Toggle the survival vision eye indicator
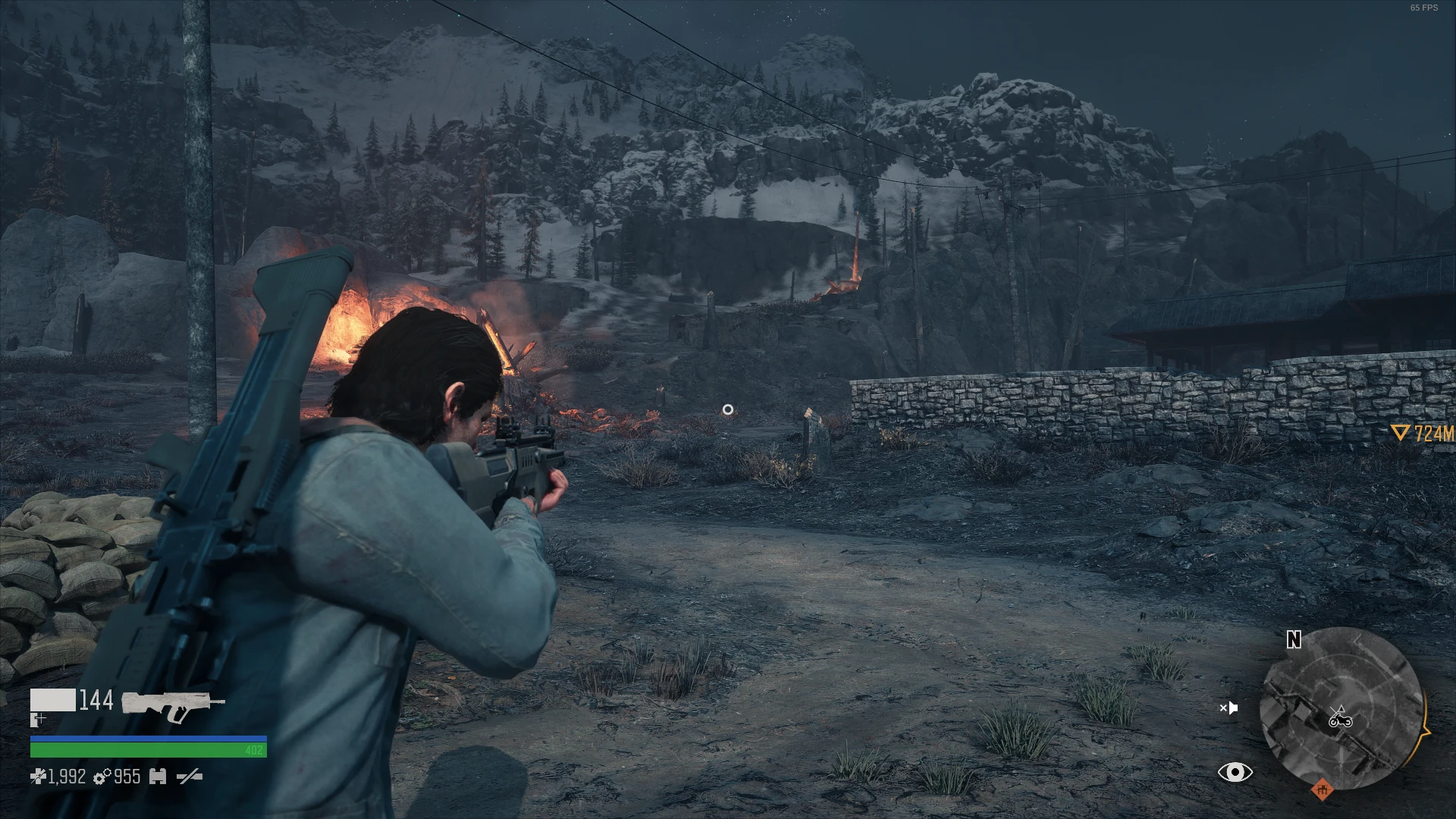The width and height of the screenshot is (1456, 819). pos(1235,771)
